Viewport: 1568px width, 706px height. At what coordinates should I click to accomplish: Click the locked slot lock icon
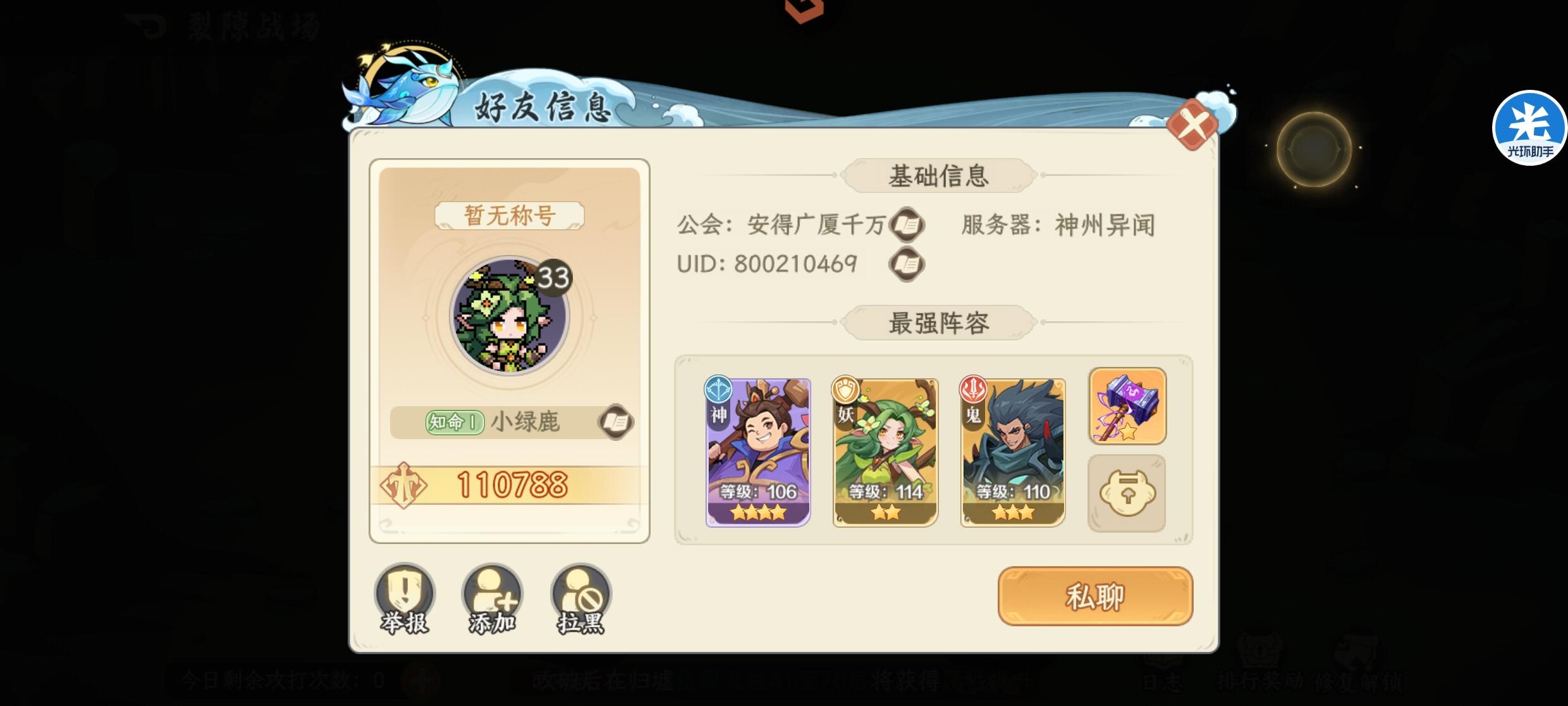[1128, 492]
